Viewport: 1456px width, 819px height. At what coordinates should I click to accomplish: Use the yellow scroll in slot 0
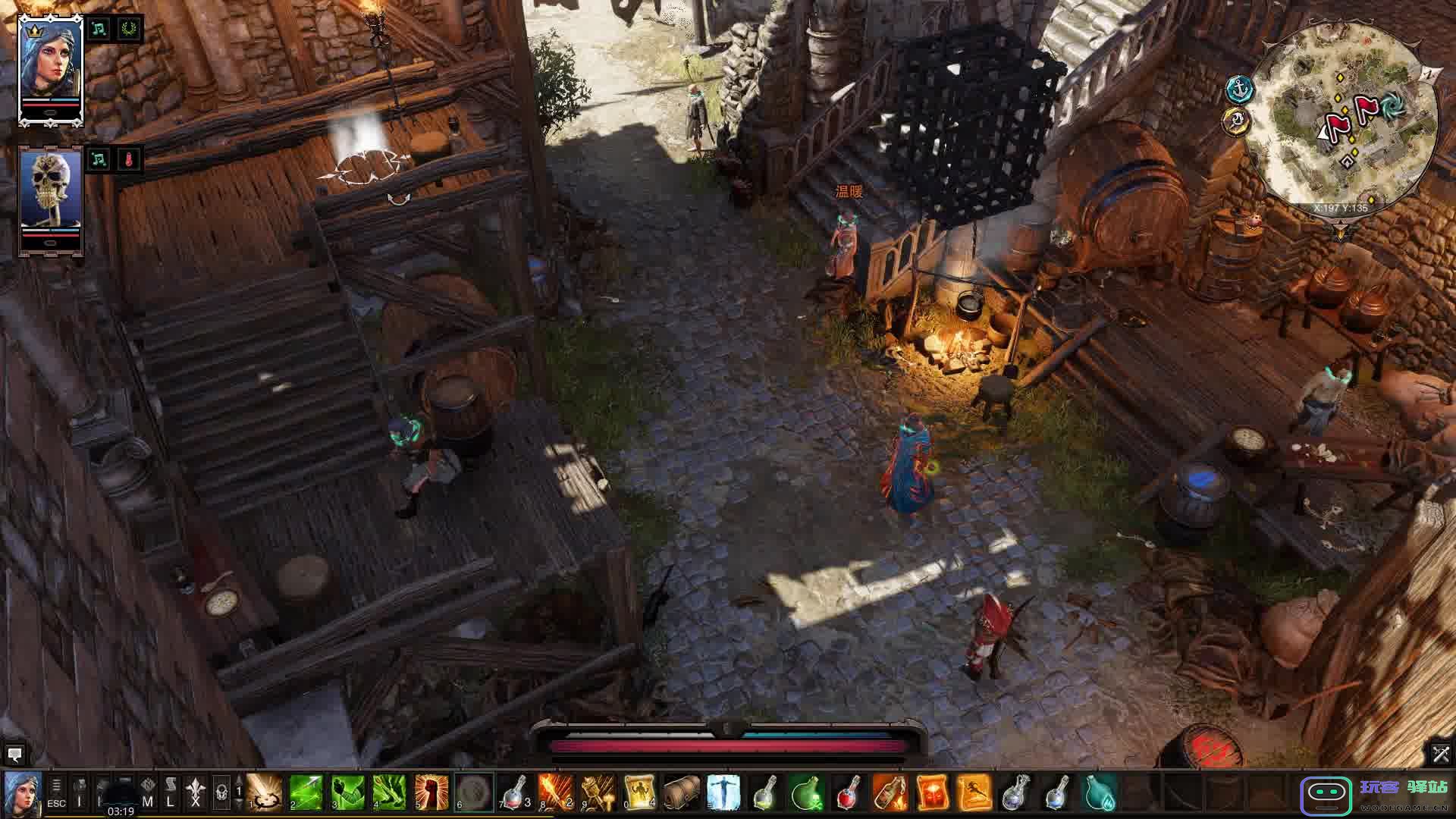639,792
